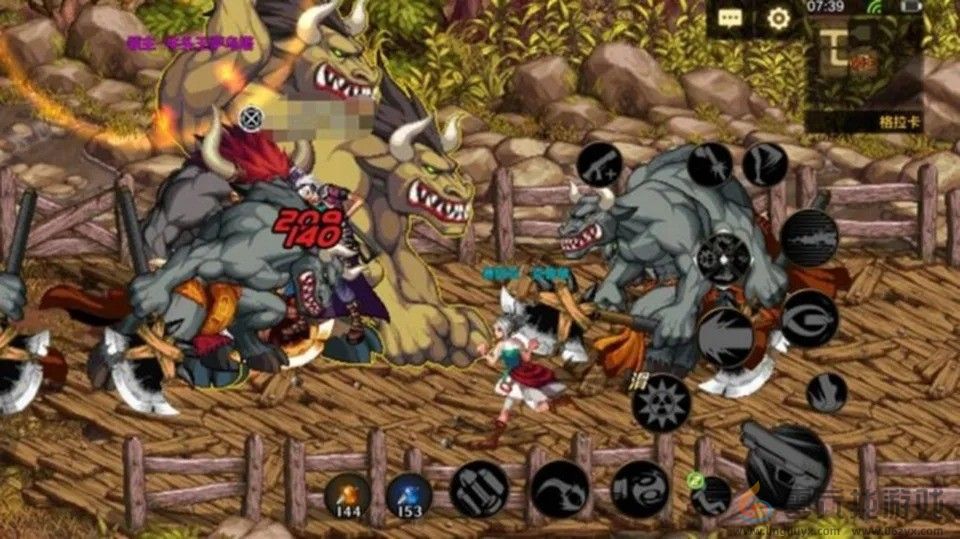This screenshot has height=539, width=960.
Task: Activate the bullets skill icon
Action: pyautogui.click(x=479, y=489)
